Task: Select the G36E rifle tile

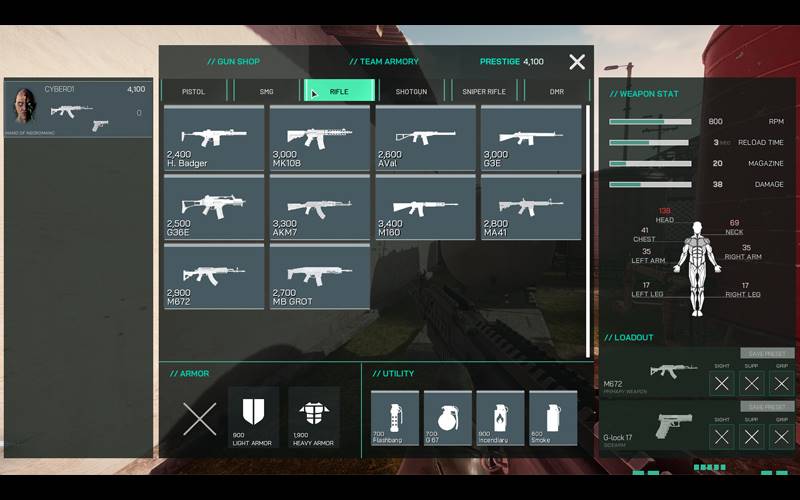Action: 214,208
